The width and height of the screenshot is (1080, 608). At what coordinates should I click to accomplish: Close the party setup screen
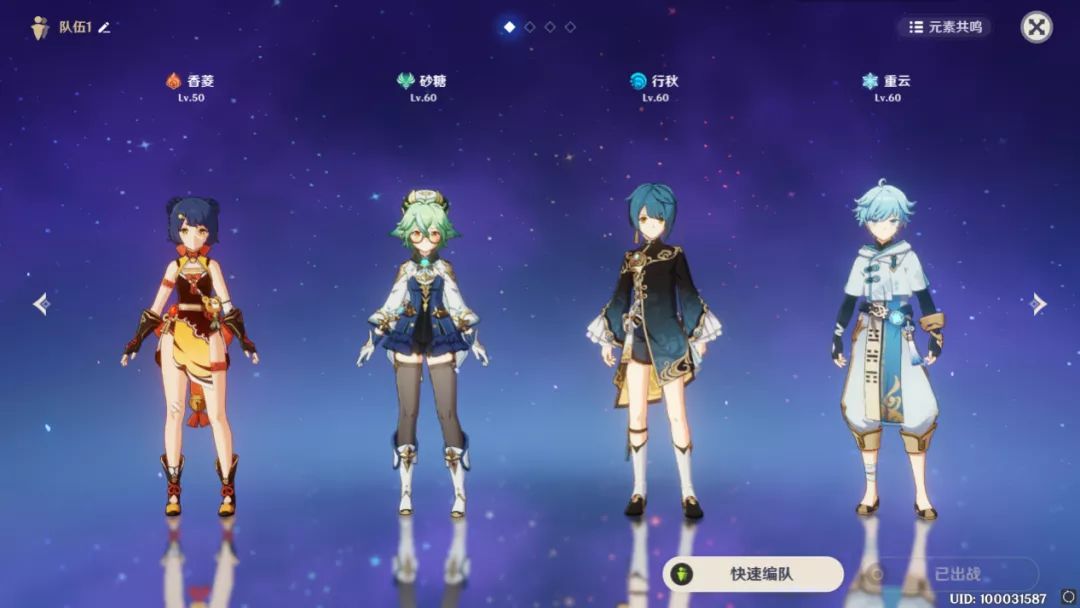click(1036, 27)
